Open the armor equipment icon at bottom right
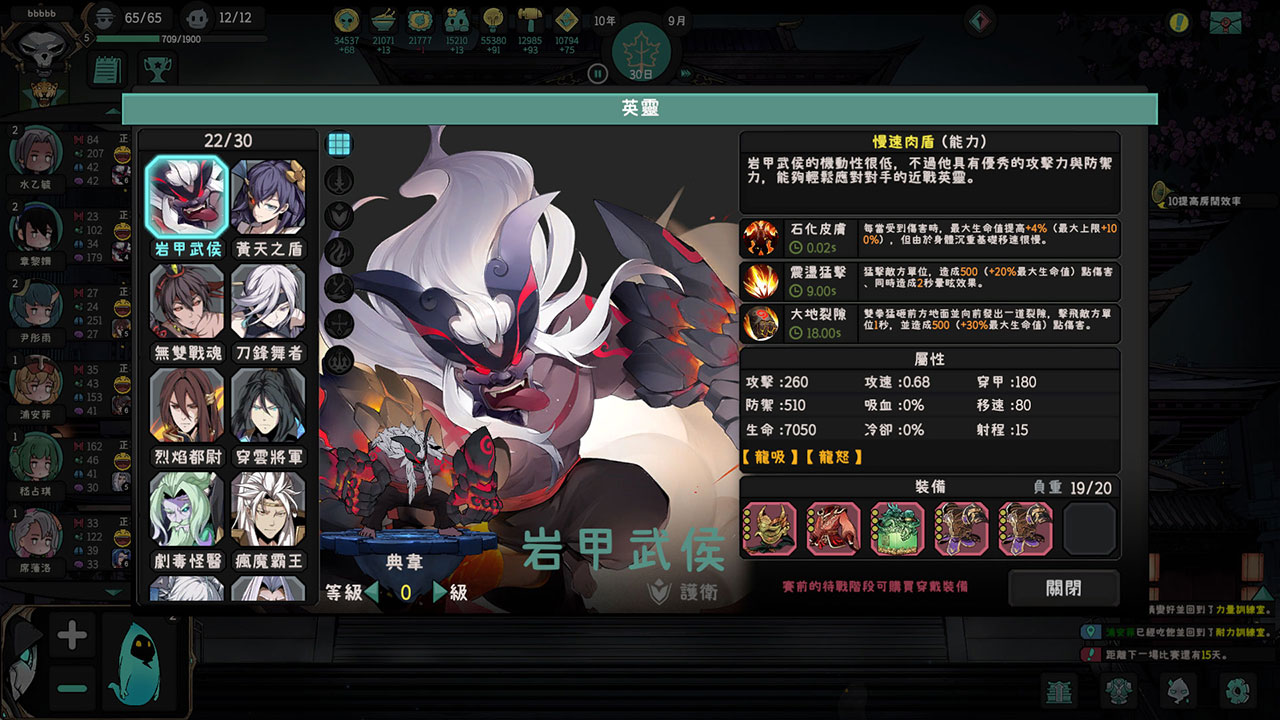Image resolution: width=1280 pixels, height=720 pixels. click(x=1117, y=690)
